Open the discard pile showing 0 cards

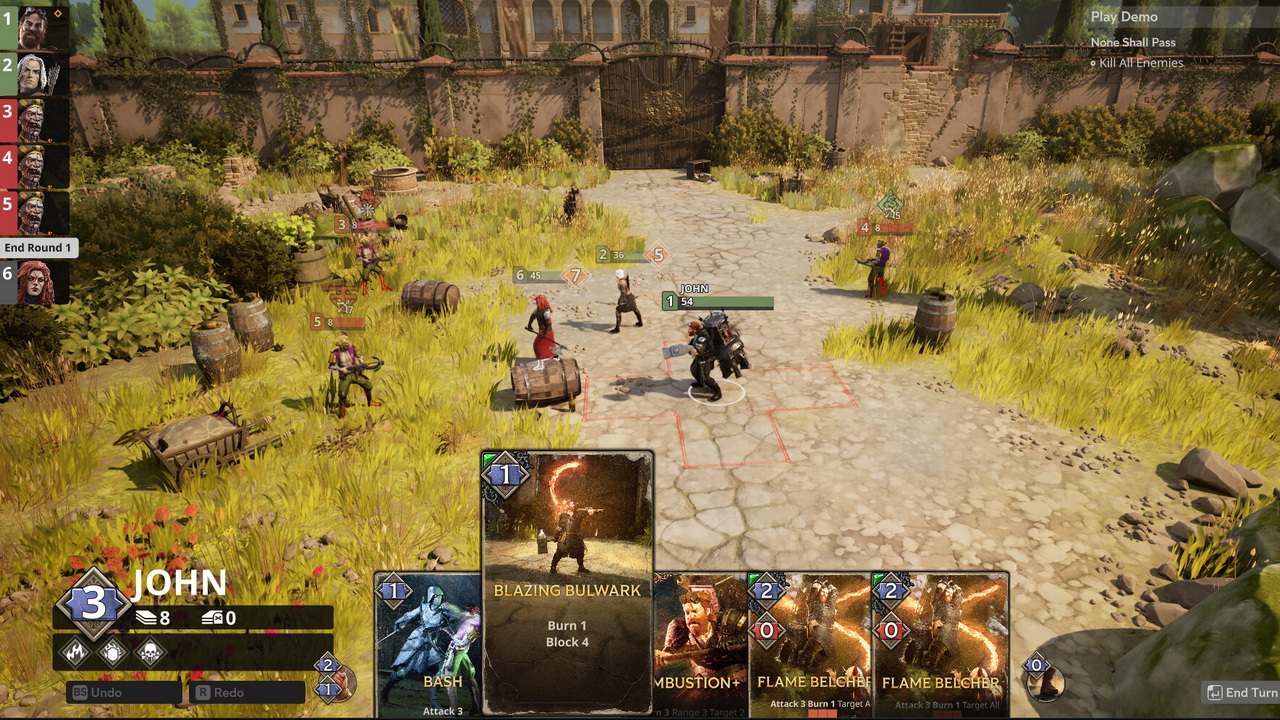point(218,619)
